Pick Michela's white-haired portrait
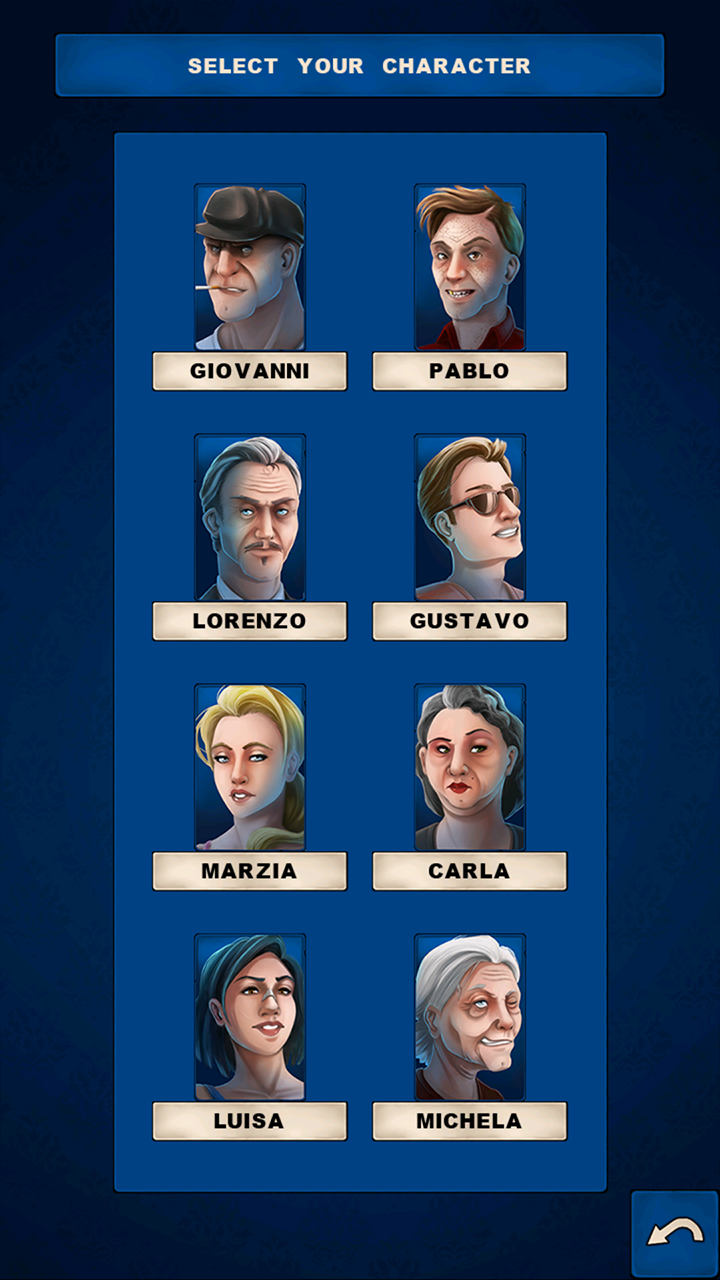The width and height of the screenshot is (720, 1280). [470, 1017]
